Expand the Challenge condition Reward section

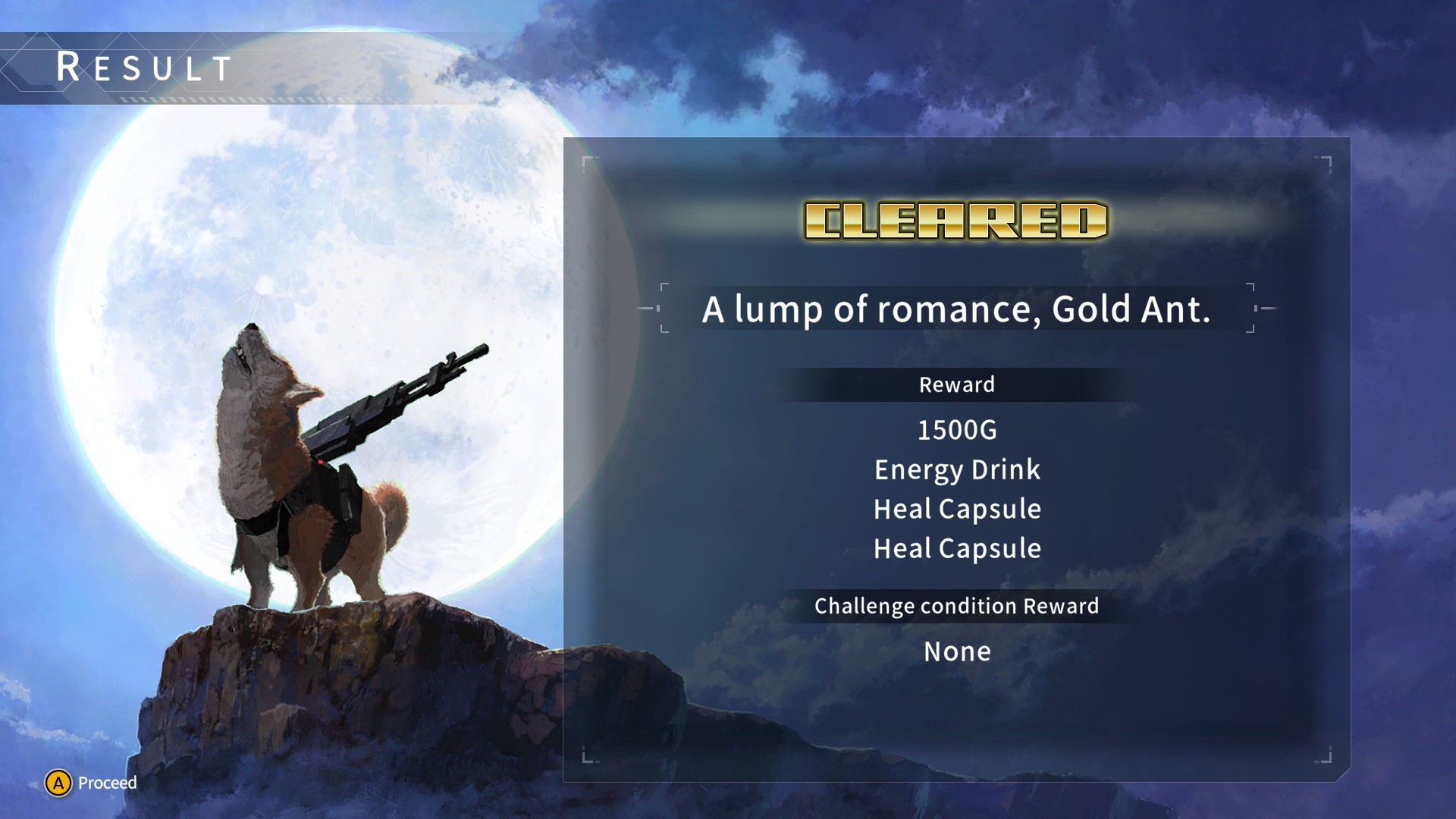tap(956, 606)
